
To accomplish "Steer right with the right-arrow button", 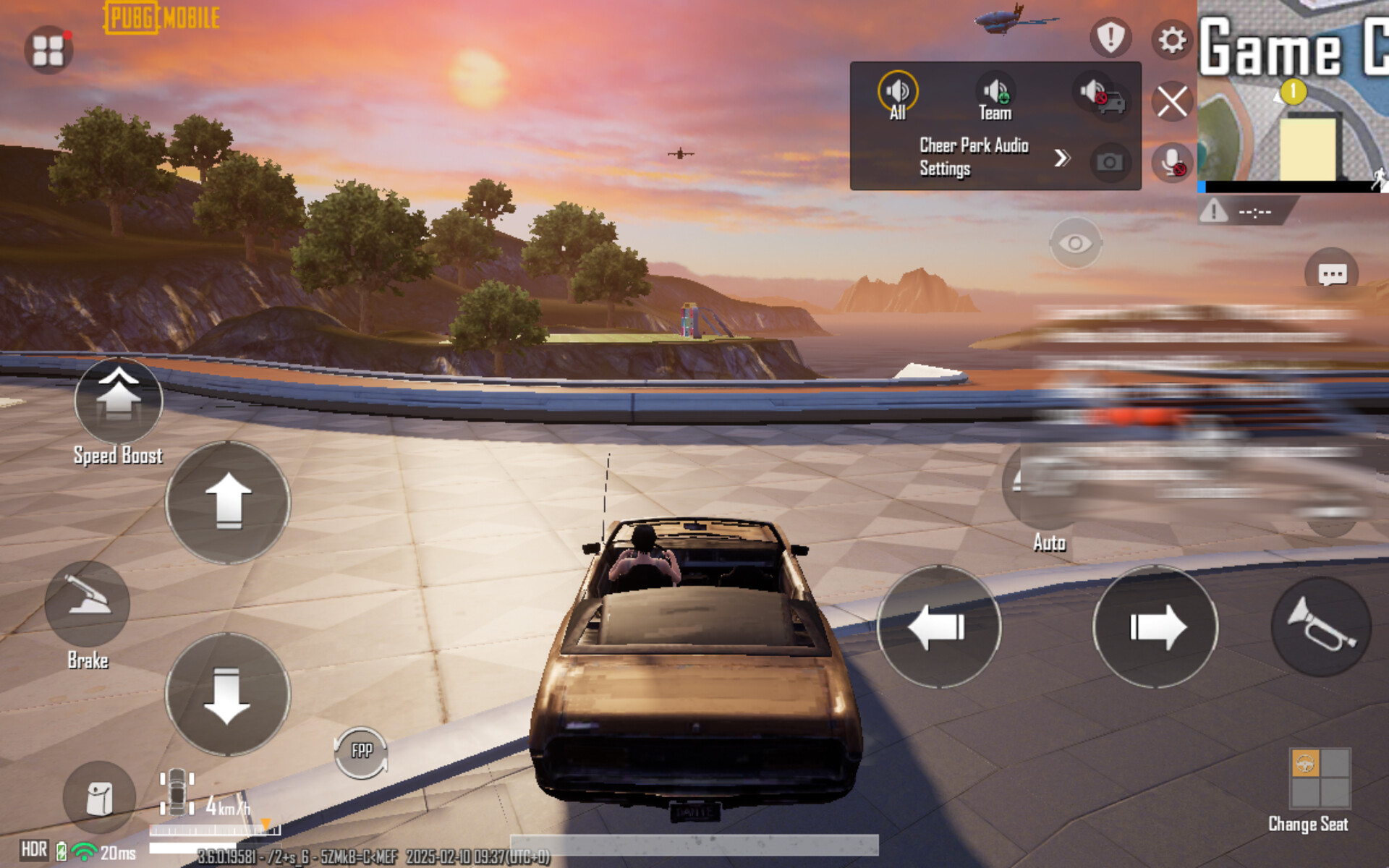I will coord(1155,626).
